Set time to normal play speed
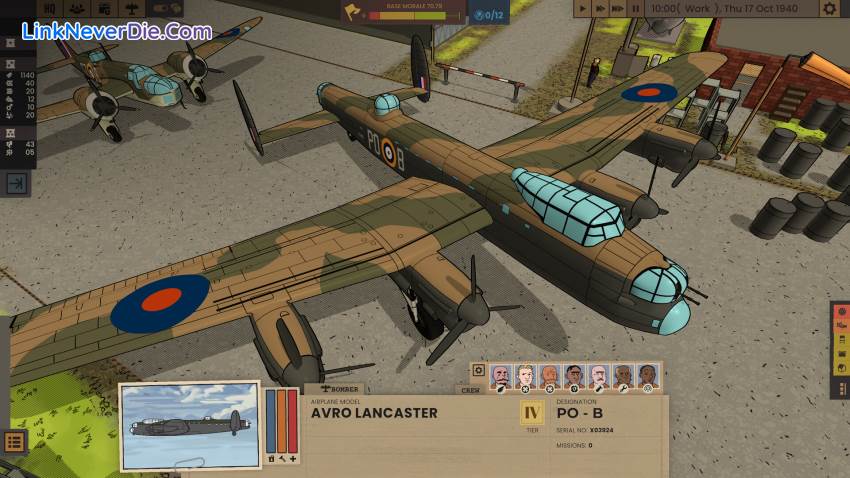 tap(583, 9)
